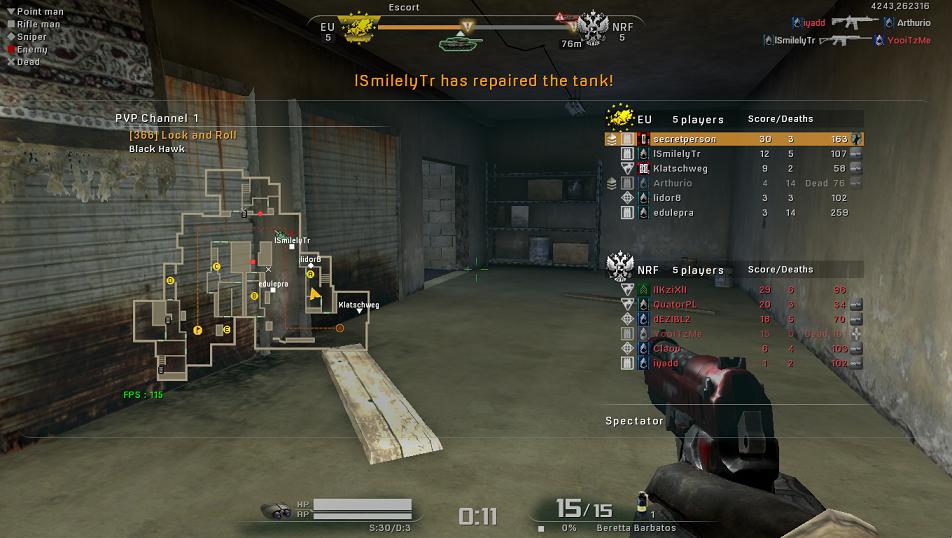Click lidor8's scoreboard entry

tap(733, 198)
